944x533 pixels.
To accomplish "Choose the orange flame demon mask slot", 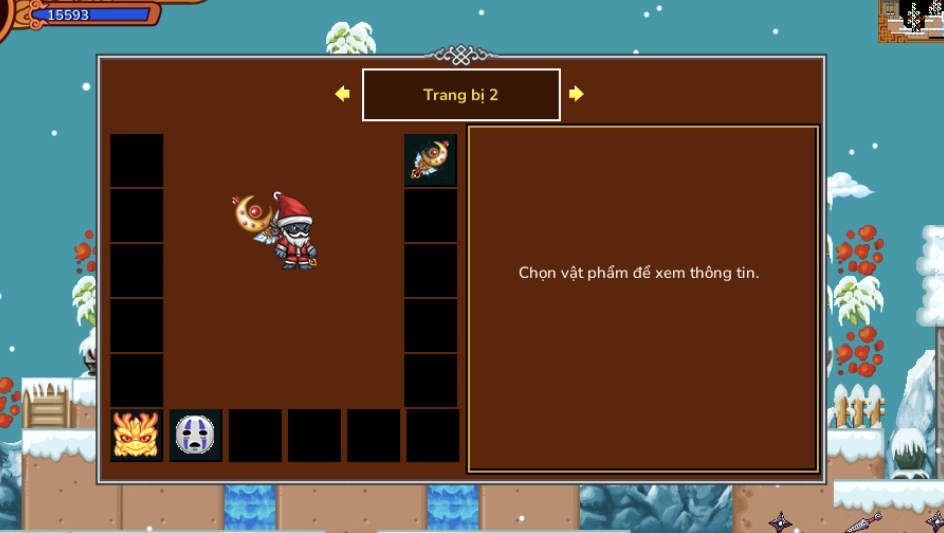I will [137, 435].
